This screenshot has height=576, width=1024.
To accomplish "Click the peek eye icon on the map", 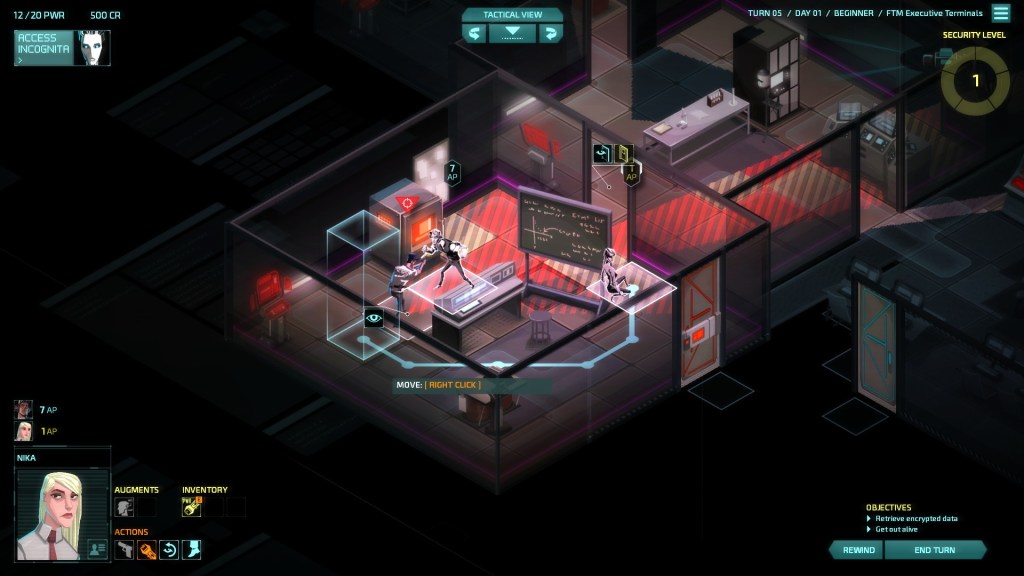I will point(374,319).
